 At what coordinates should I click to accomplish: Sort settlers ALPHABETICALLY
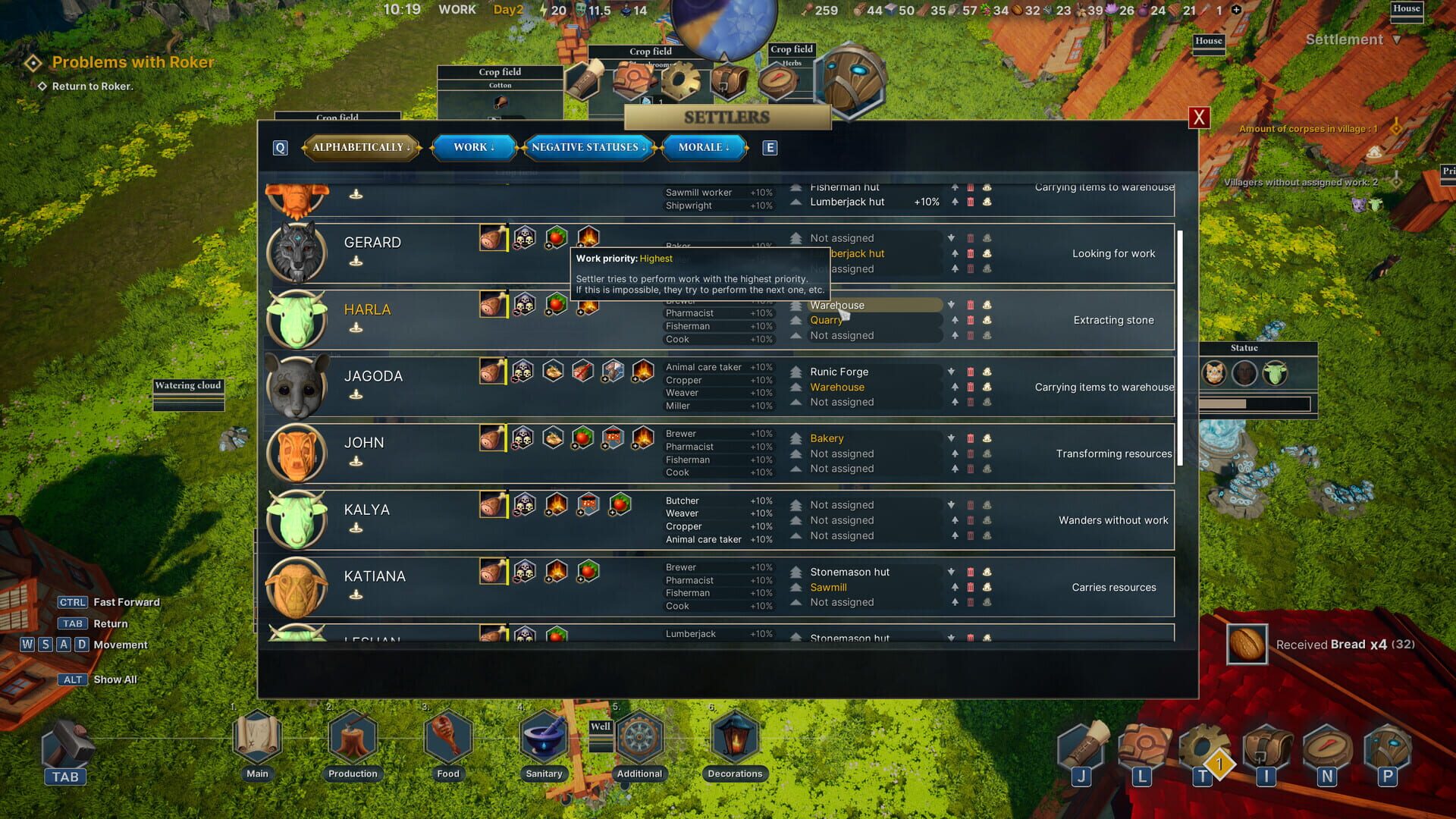click(362, 147)
